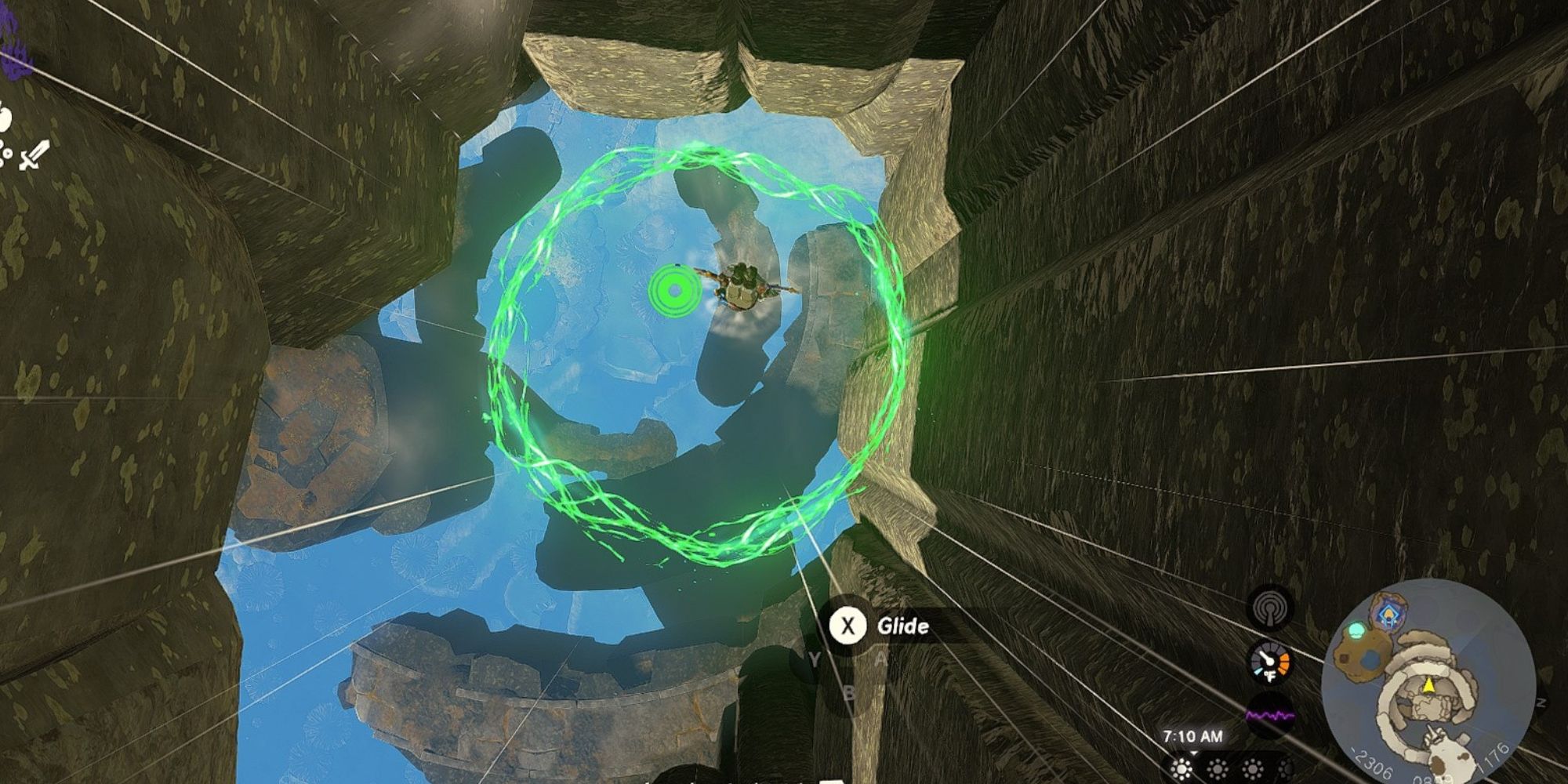Select the Y action prompt
The image size is (1568, 784).
pos(814,659)
